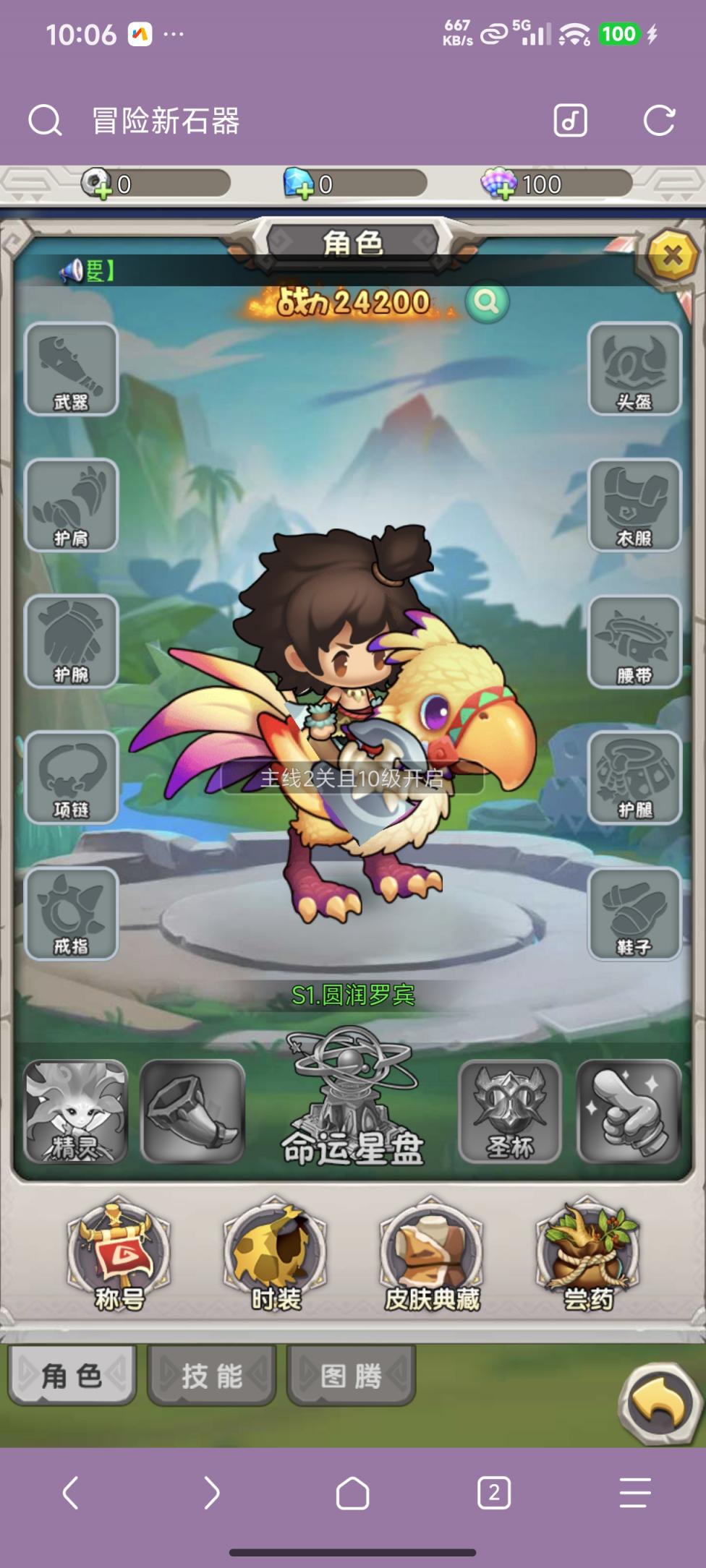Open the 精灵 spirit feature
This screenshot has height=1568, width=706.
(76, 1111)
